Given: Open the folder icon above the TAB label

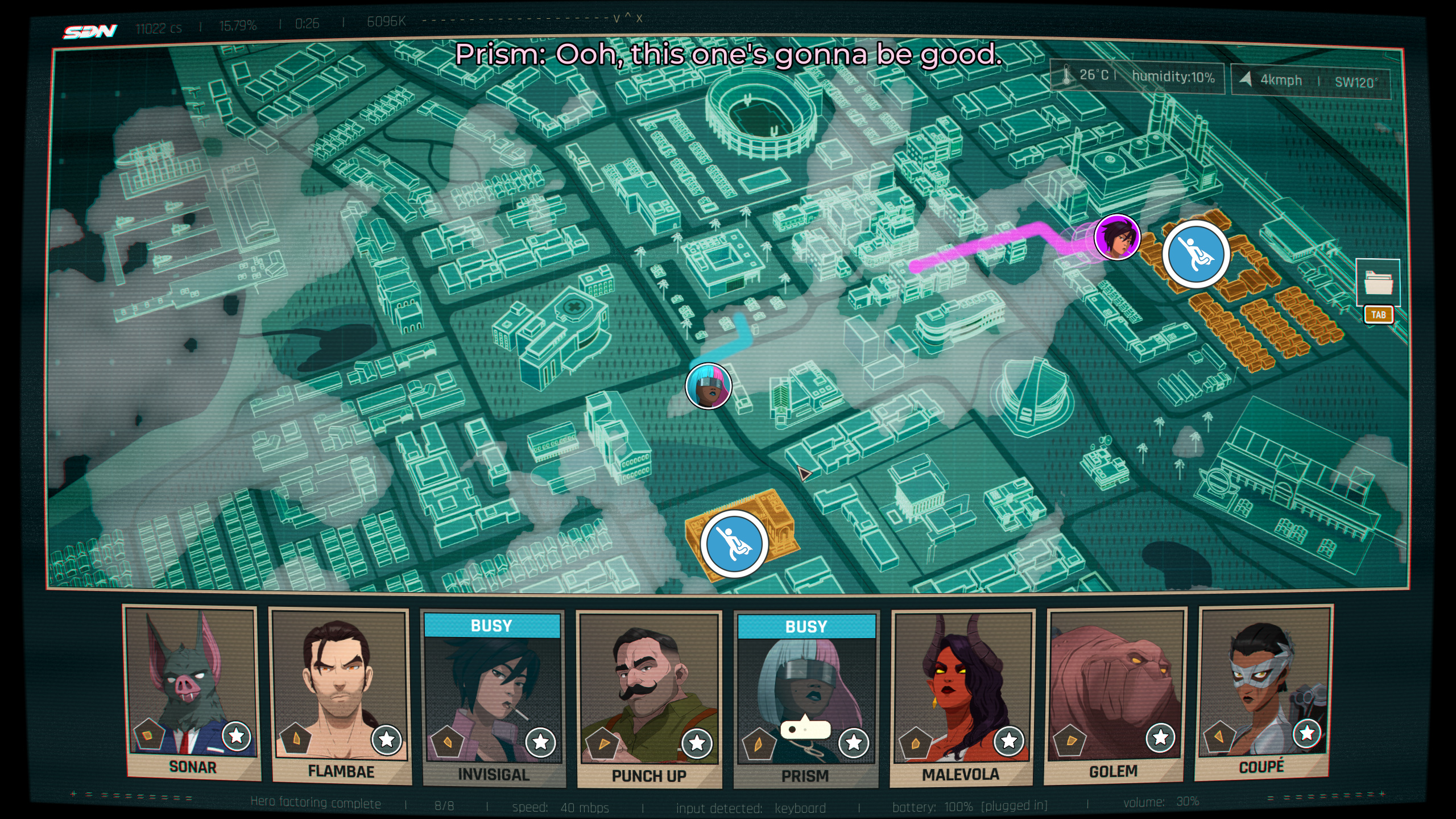Looking at the screenshot, I should point(1378,282).
